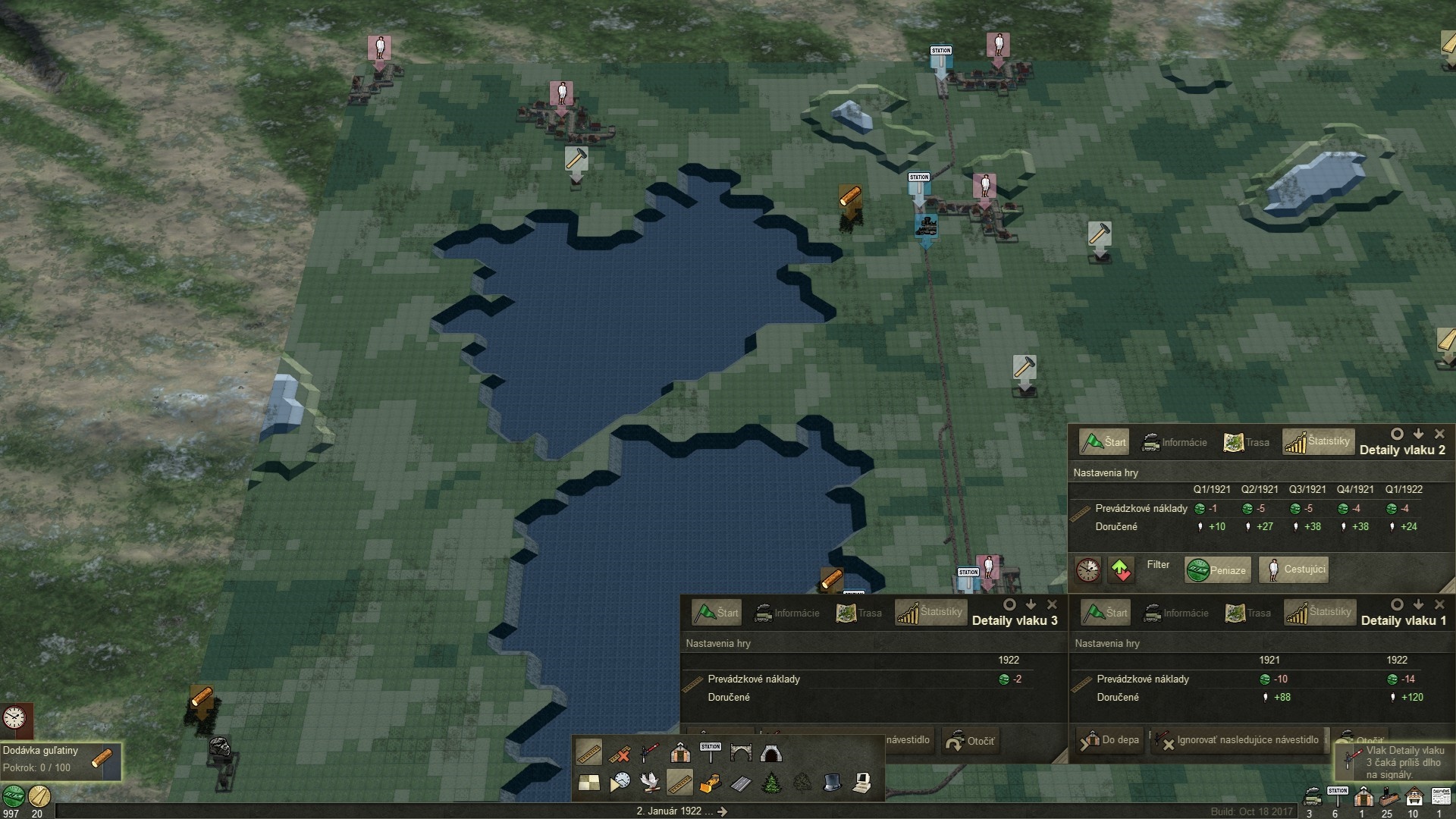Select the remove track tool

tap(620, 753)
